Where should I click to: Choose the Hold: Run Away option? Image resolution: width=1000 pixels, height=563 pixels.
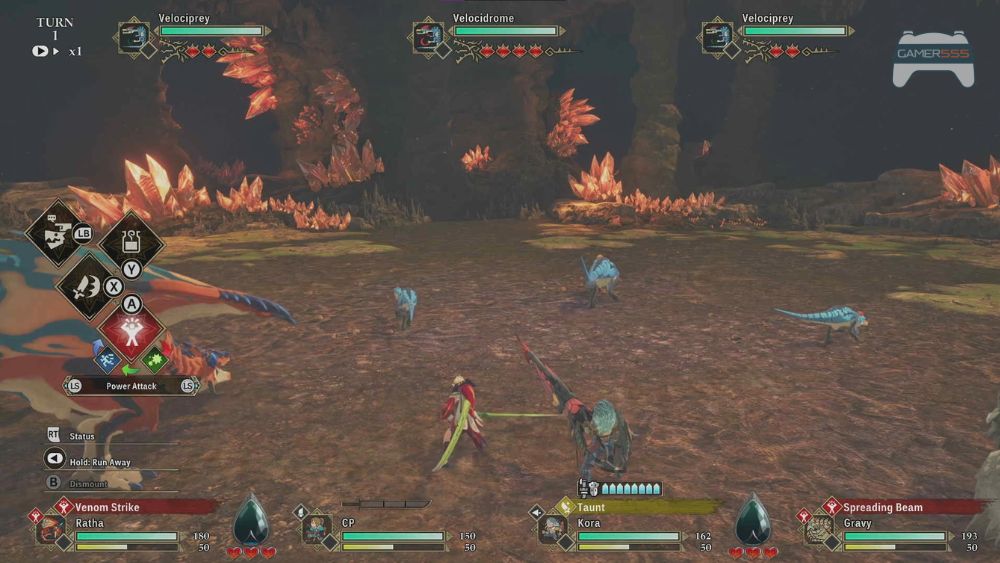click(x=99, y=462)
